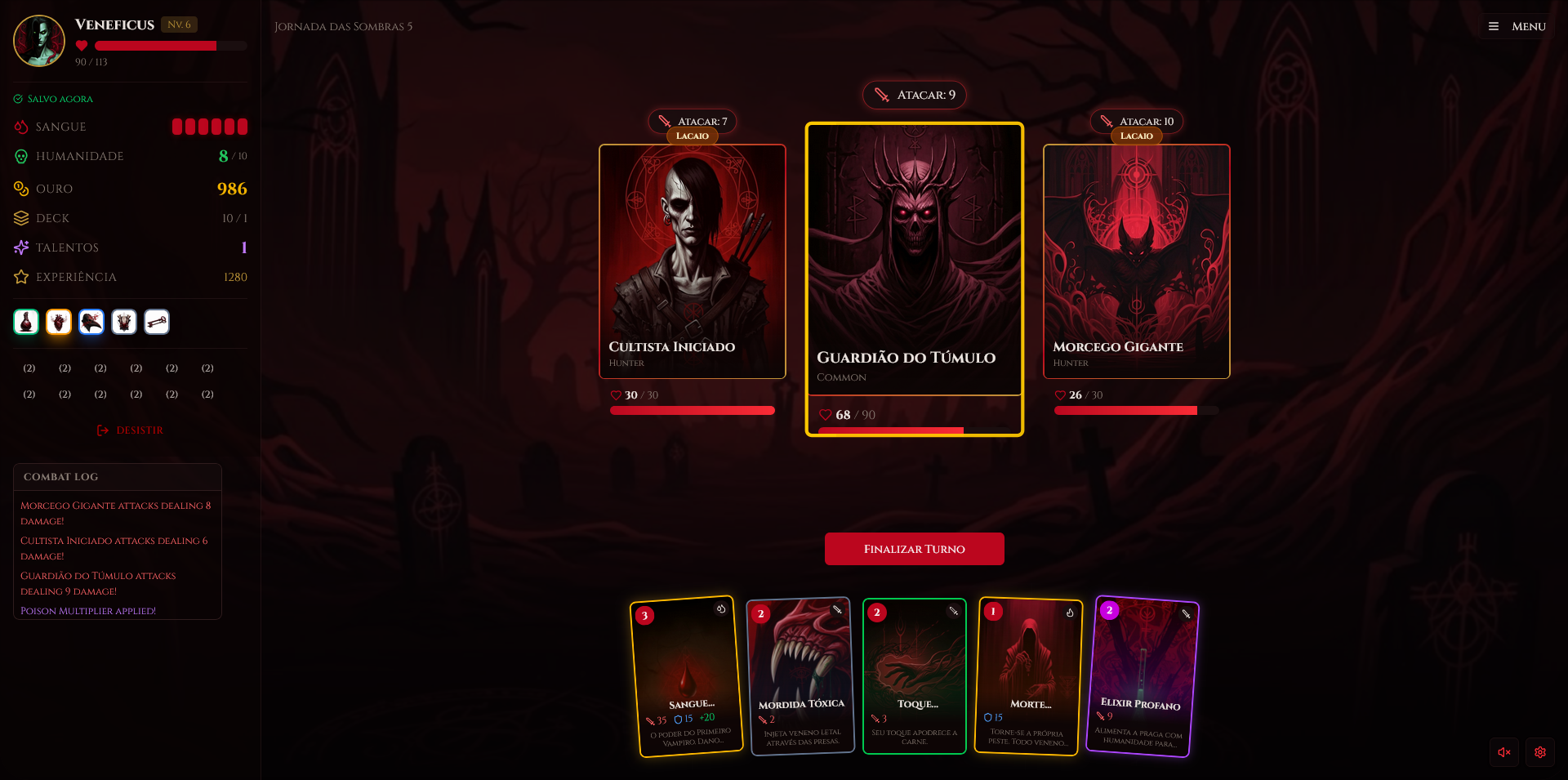The height and width of the screenshot is (780, 1568).
Task: Click the Finalizar Turno button
Action: pos(914,549)
